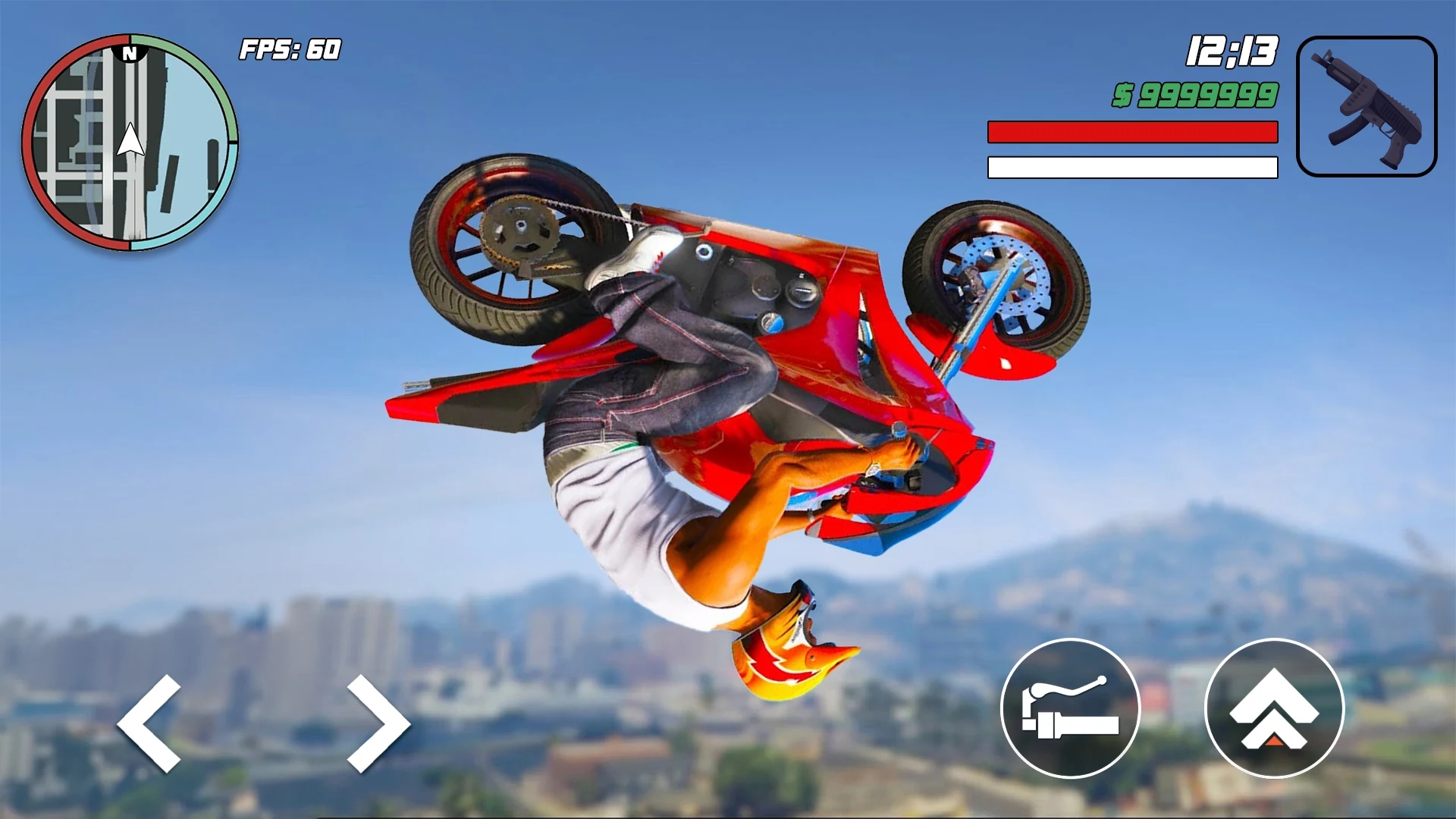Steer right with the right arrow
This screenshot has width=1456, height=819.
point(378,723)
